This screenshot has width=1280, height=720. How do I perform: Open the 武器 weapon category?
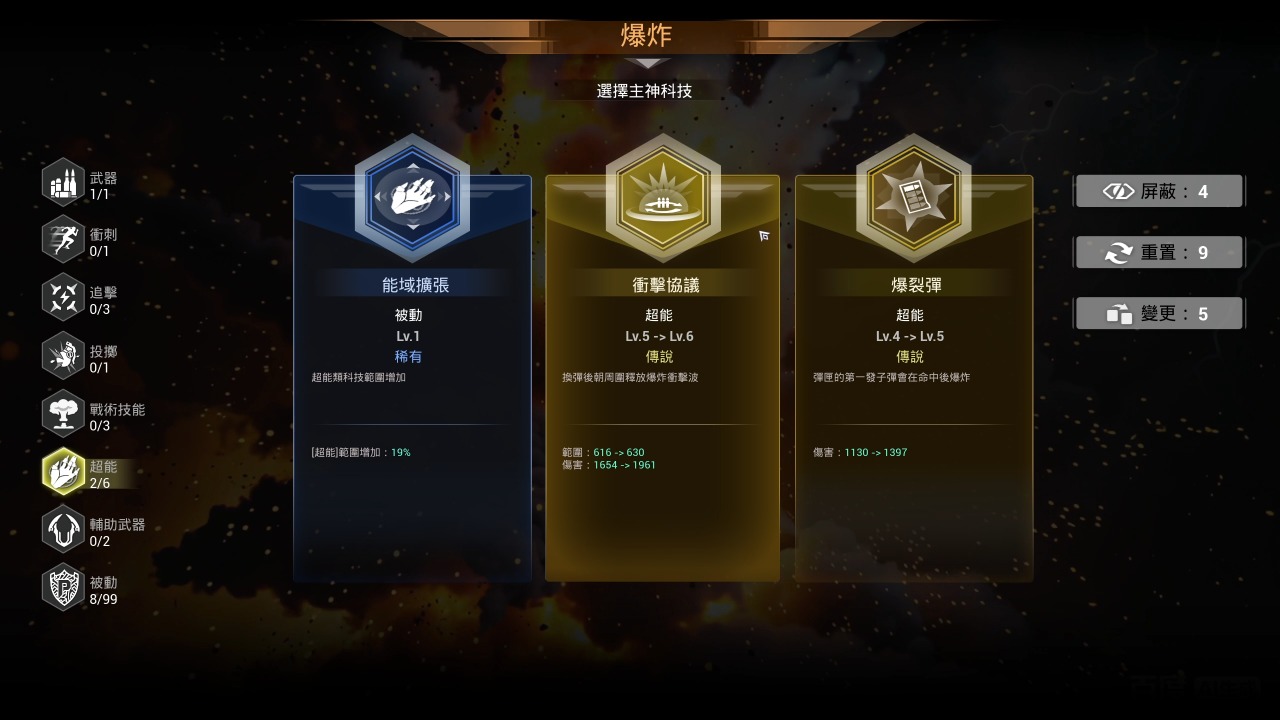[64, 184]
